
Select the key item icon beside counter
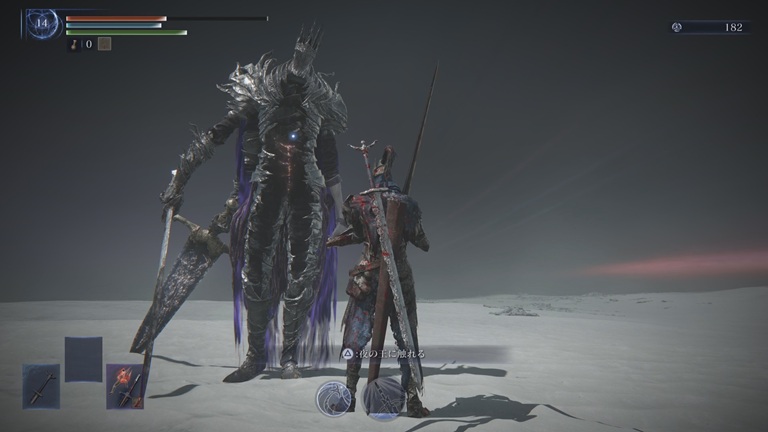tap(74, 44)
